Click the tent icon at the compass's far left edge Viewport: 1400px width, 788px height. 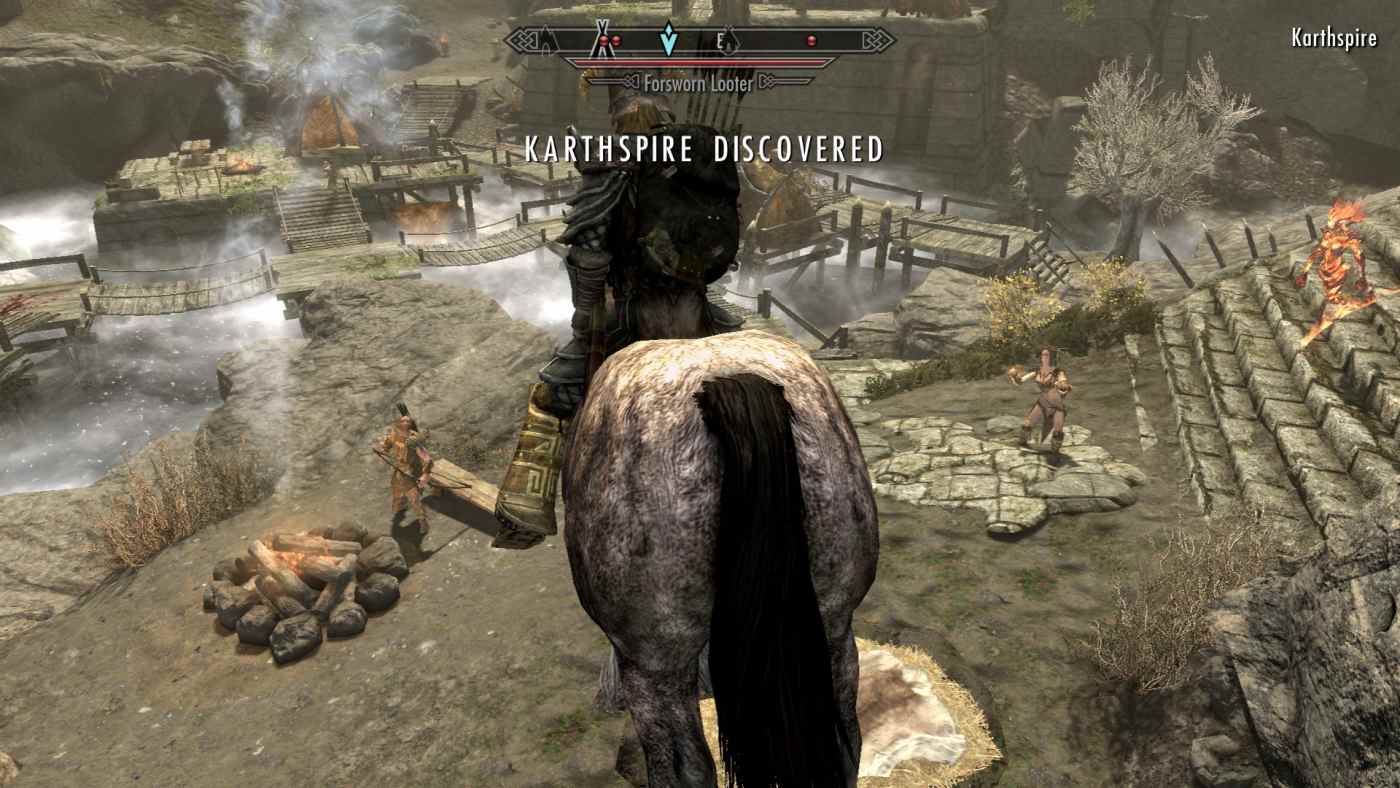pyautogui.click(x=546, y=41)
